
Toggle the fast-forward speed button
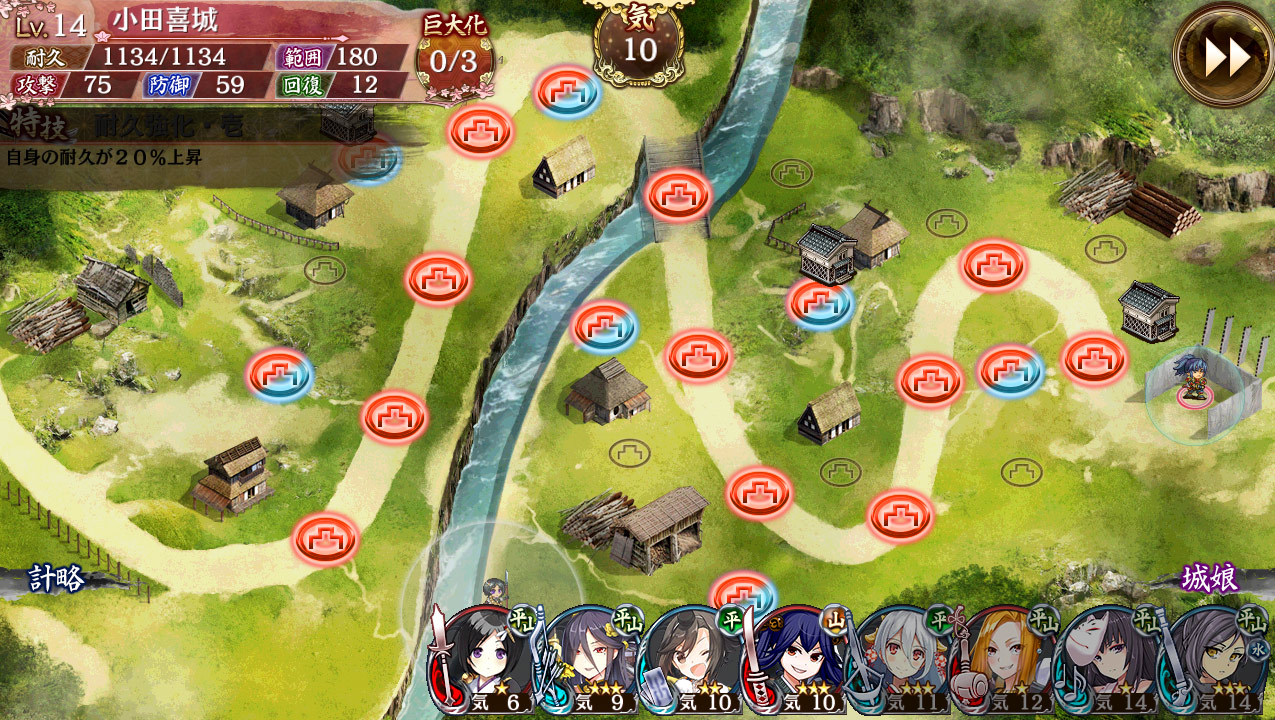[1226, 56]
